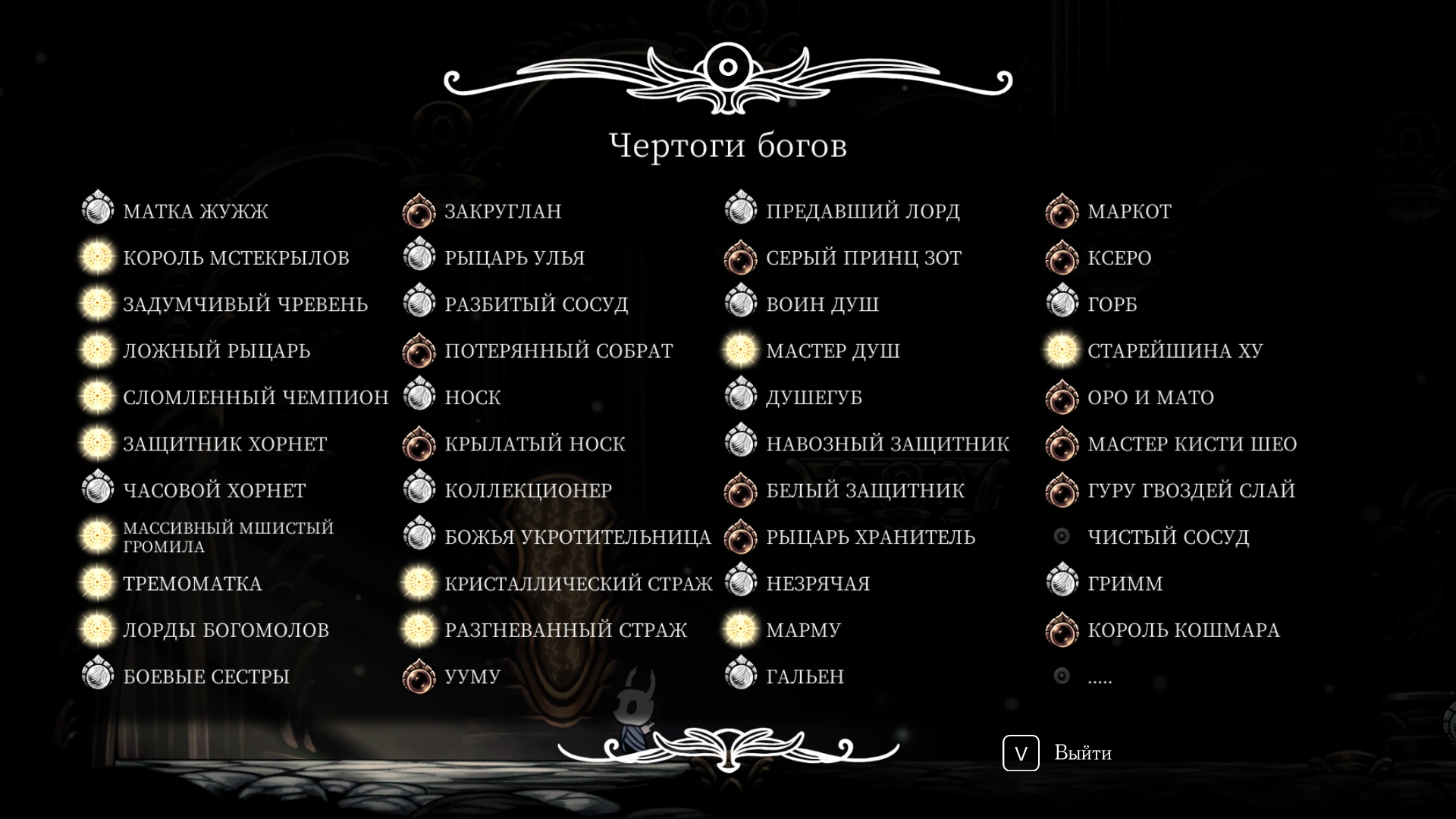Screen dimensions: 1456x819
Task: Select the Матка Жужж boss medal icon
Action: point(97,211)
